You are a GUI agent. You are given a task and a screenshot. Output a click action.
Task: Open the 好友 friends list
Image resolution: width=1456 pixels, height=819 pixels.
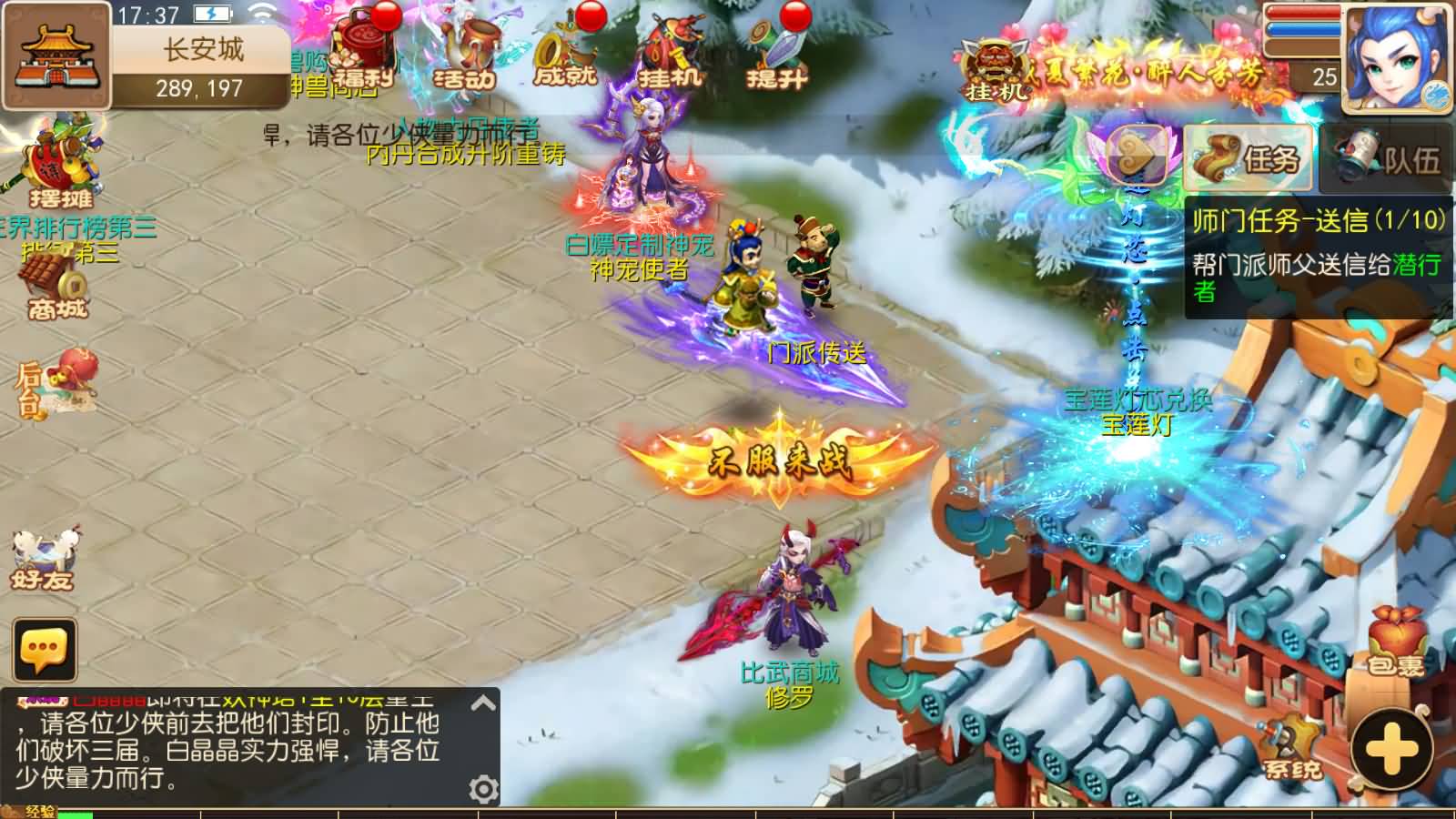click(44, 557)
